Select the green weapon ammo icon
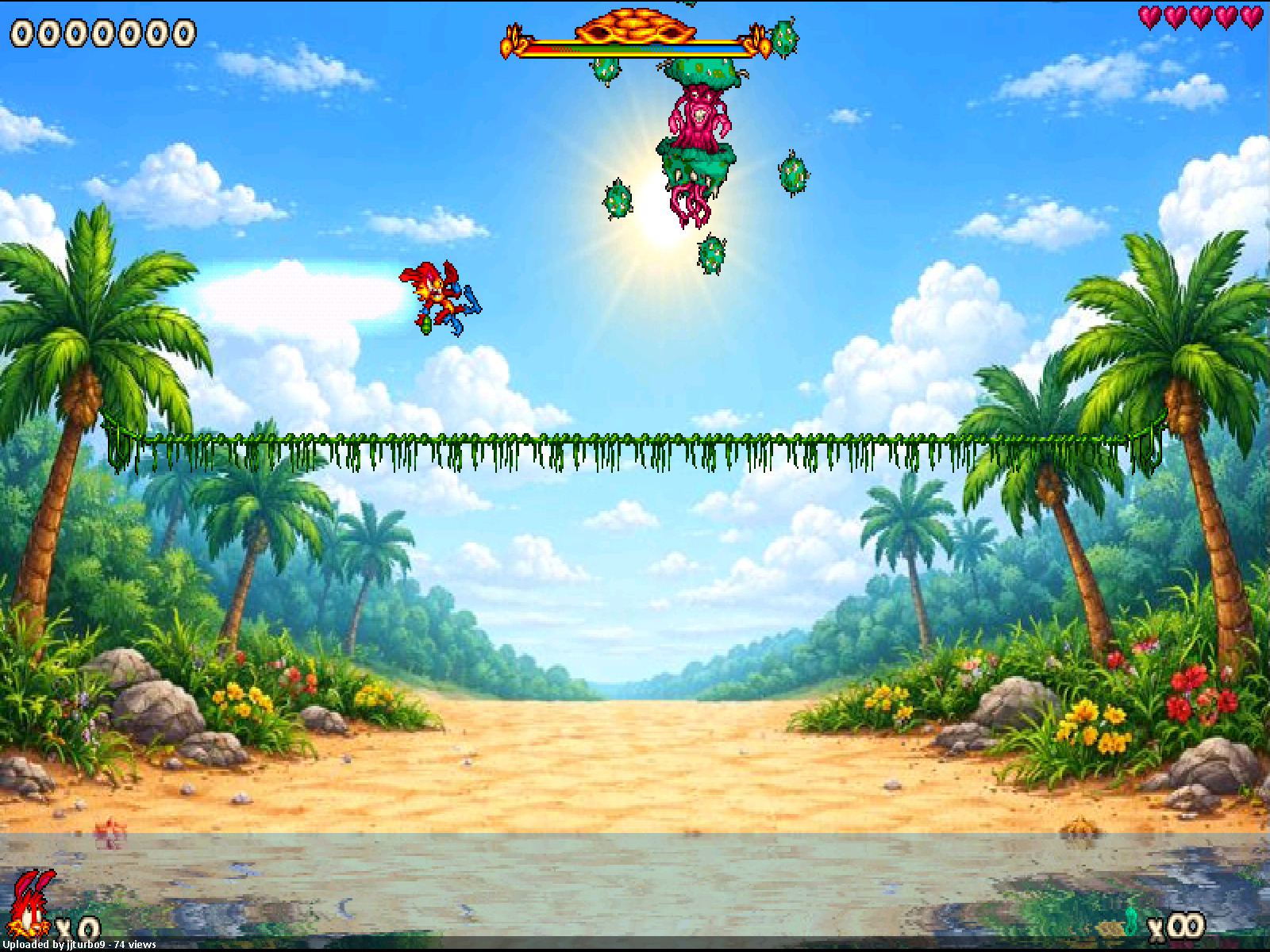 pos(1132,924)
